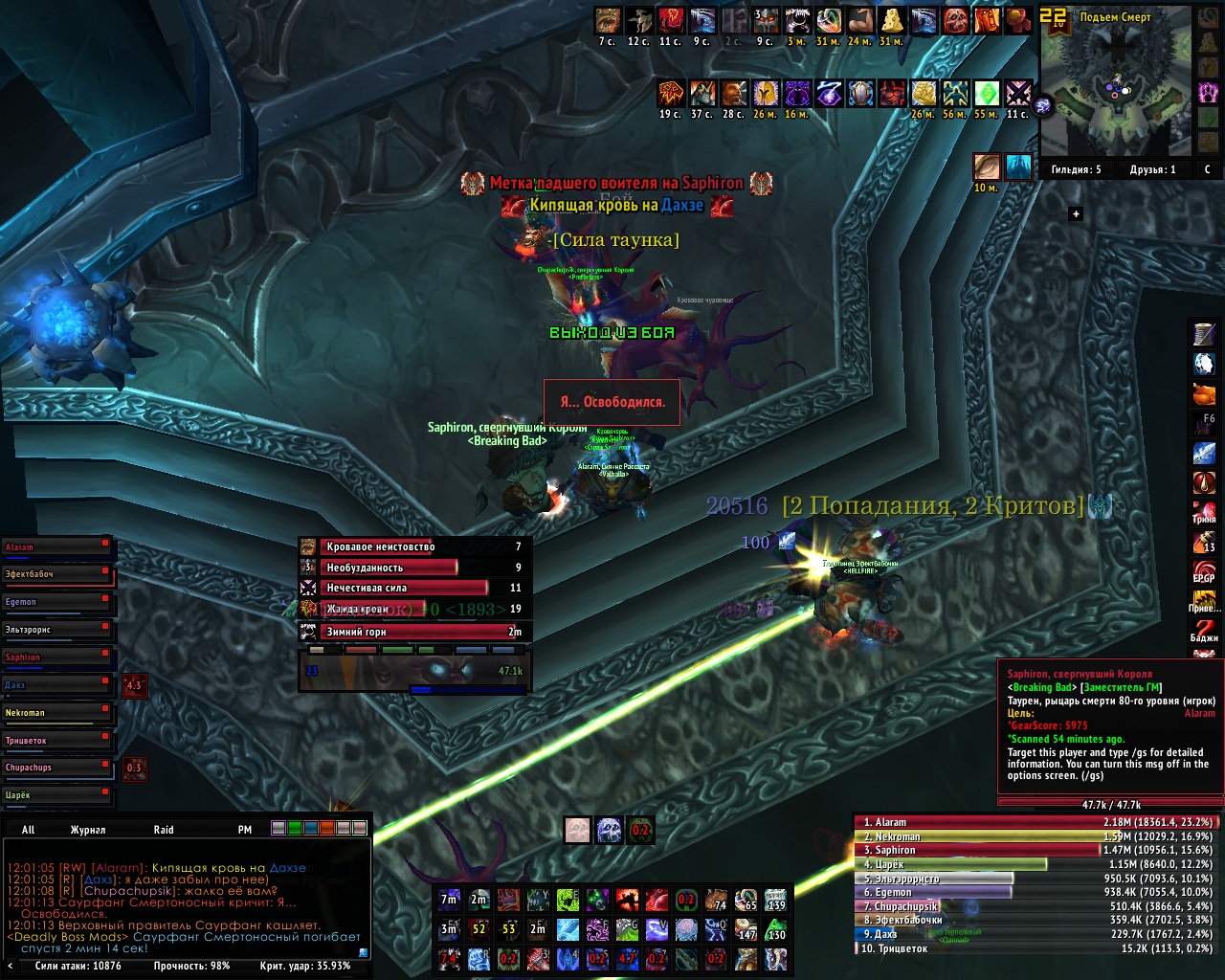Image resolution: width=1225 pixels, height=980 pixels.
Task: Activate the purple paw ability icon
Action: pyautogui.click(x=597, y=929)
